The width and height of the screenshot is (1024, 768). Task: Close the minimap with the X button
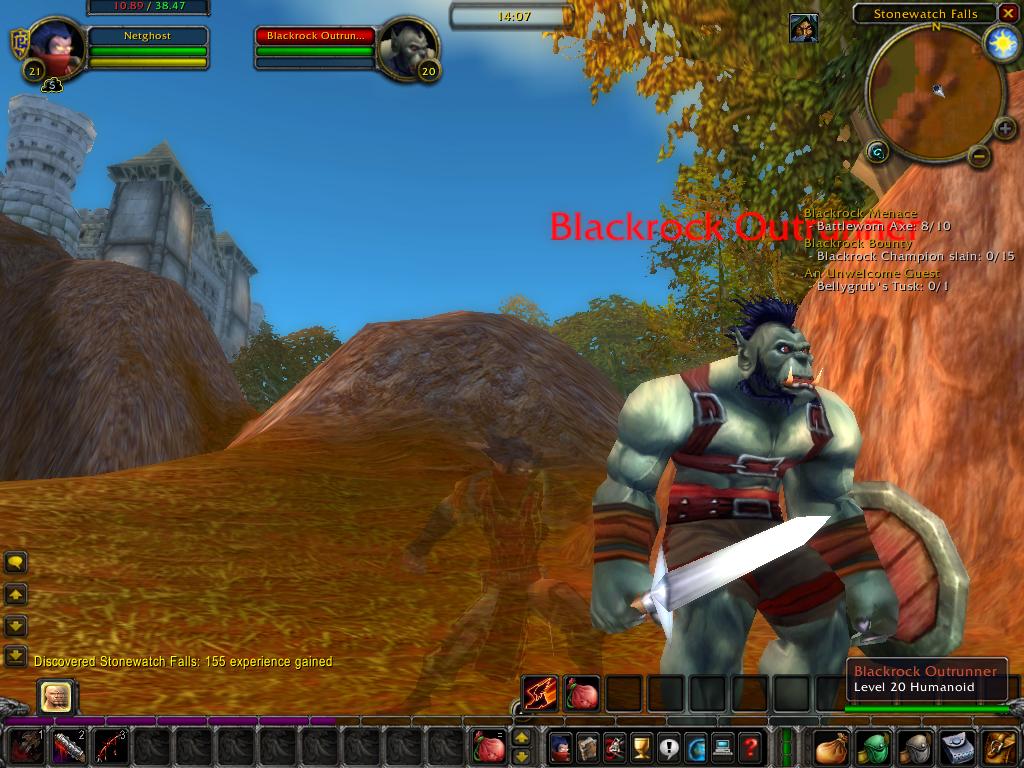coord(1007,14)
